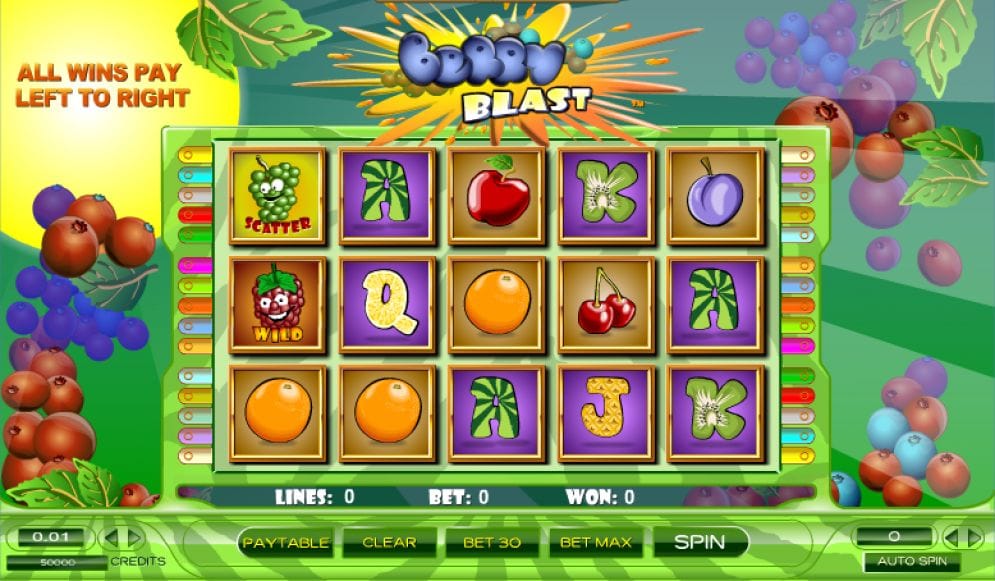This screenshot has width=995, height=581.
Task: Start Auto Spin
Action: 911,562
